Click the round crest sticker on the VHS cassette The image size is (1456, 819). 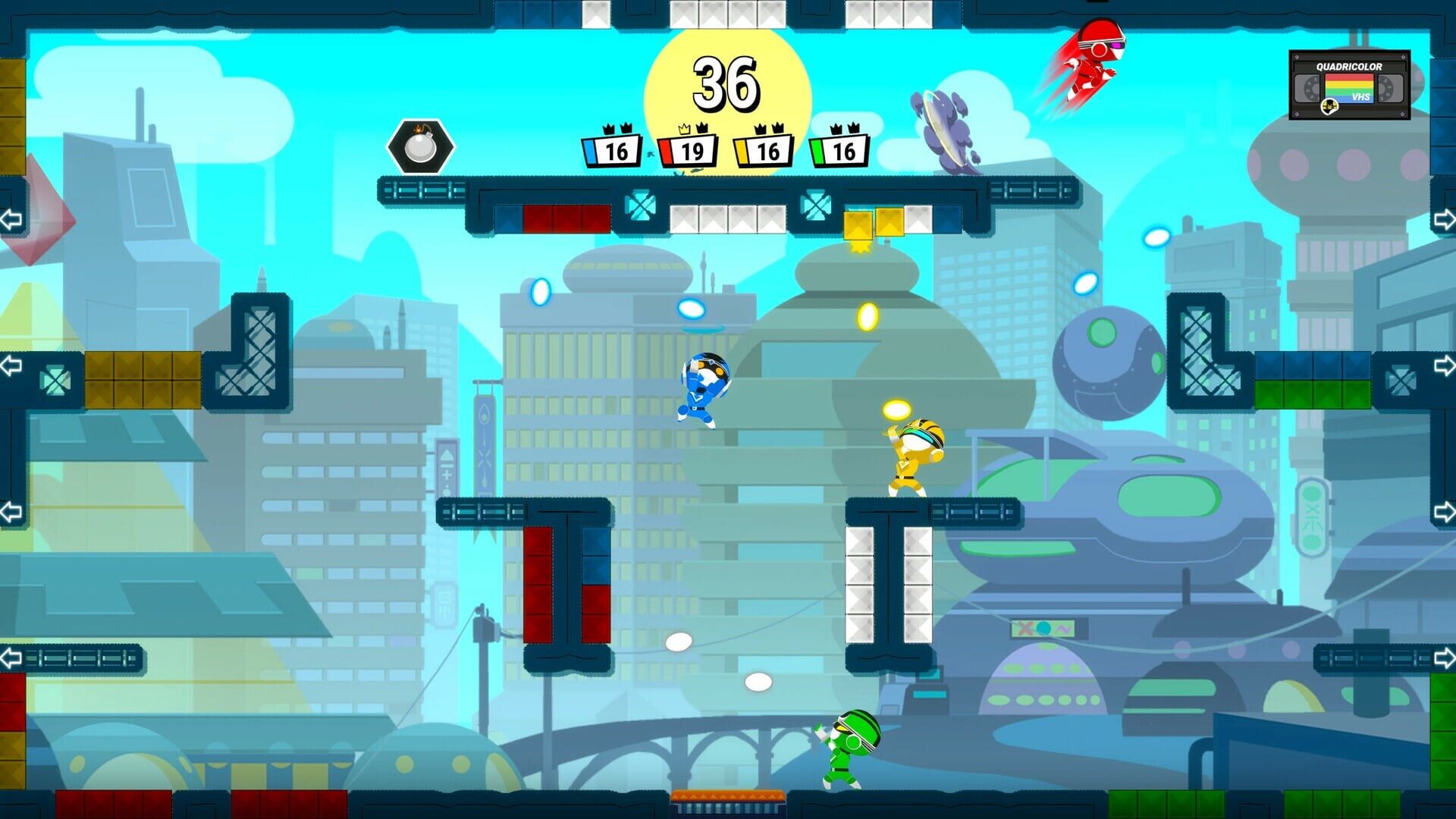[1329, 106]
